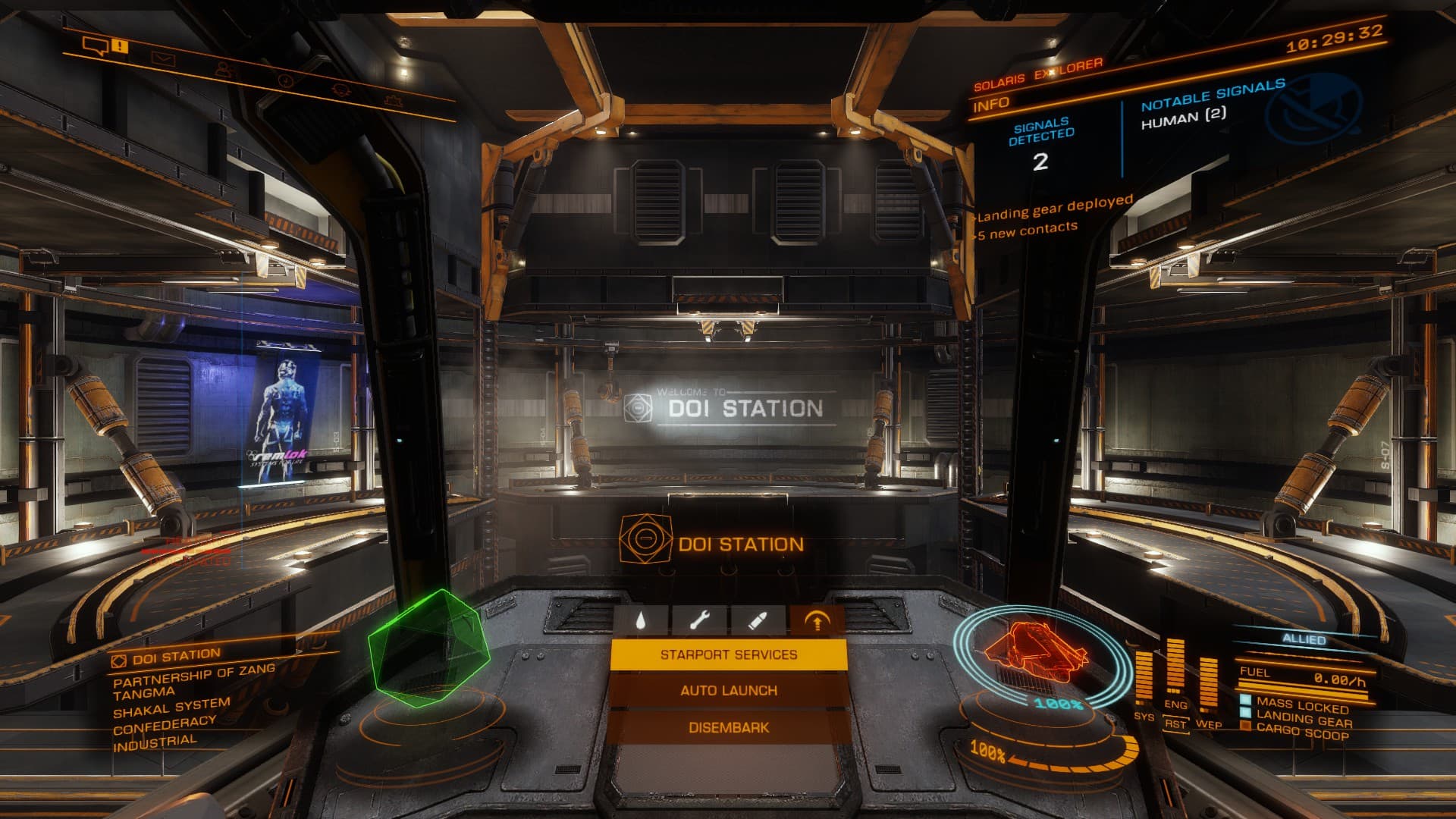Open the chat speech bubble tab
This screenshot has width=1456, height=819.
tap(96, 47)
